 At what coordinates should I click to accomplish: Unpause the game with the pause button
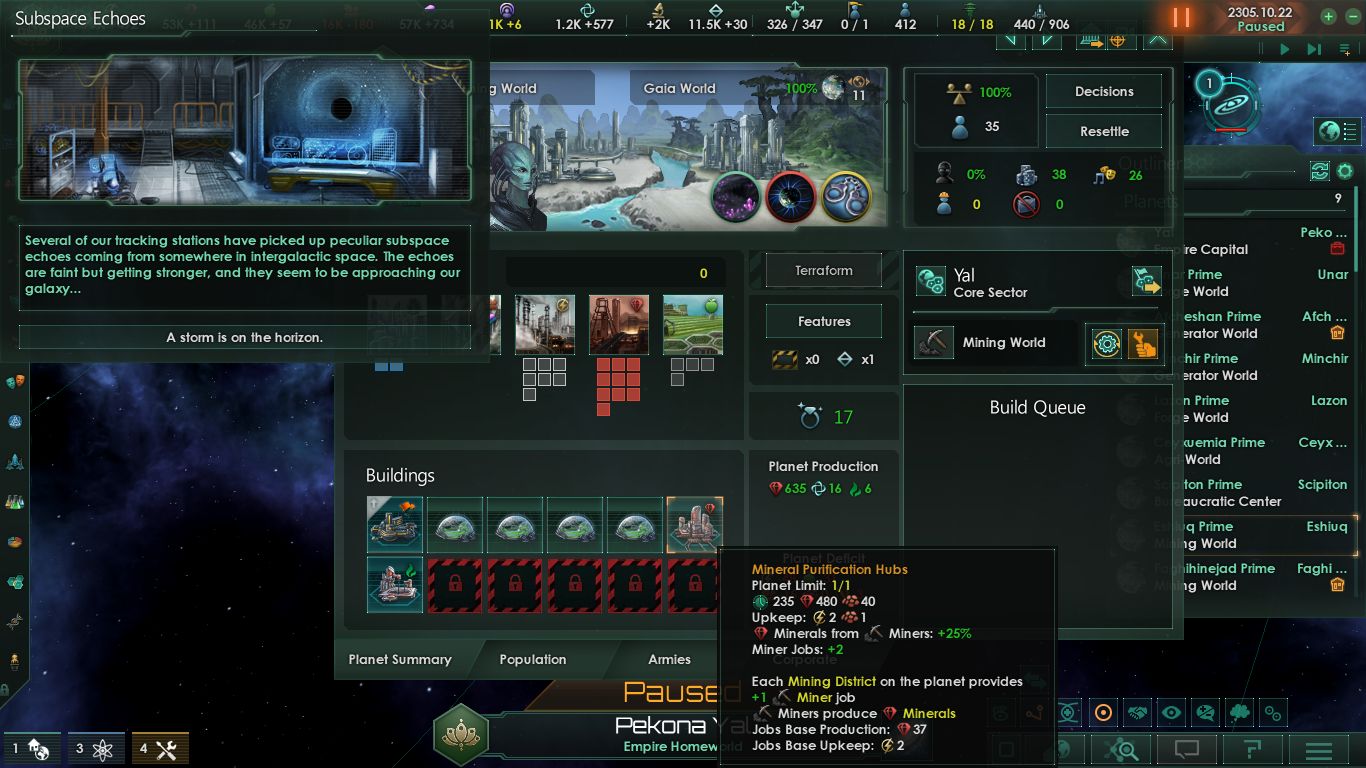pyautogui.click(x=1179, y=16)
